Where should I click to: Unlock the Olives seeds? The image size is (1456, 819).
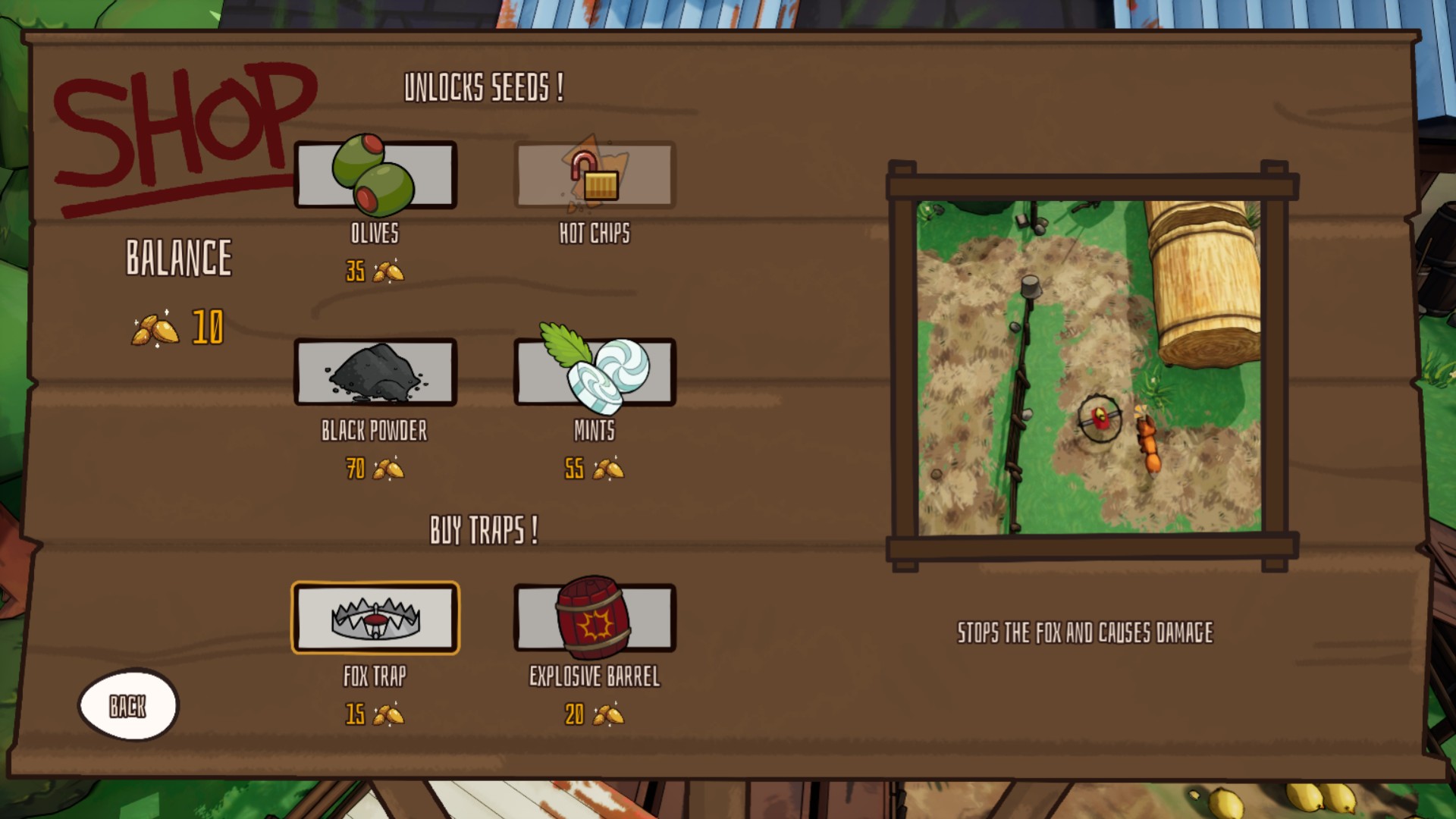point(375,175)
